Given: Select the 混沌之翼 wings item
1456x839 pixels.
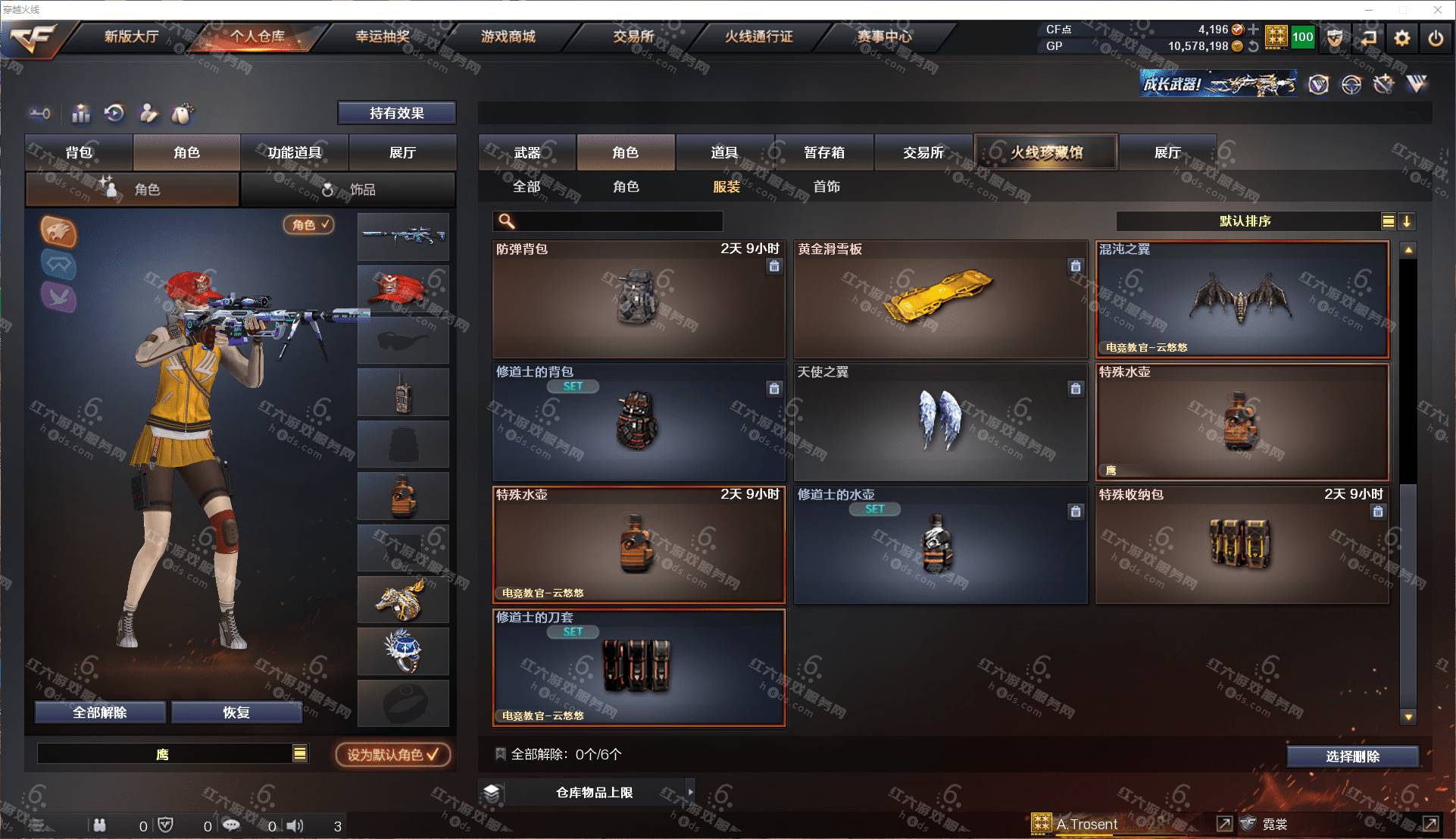Looking at the screenshot, I should click(1242, 299).
